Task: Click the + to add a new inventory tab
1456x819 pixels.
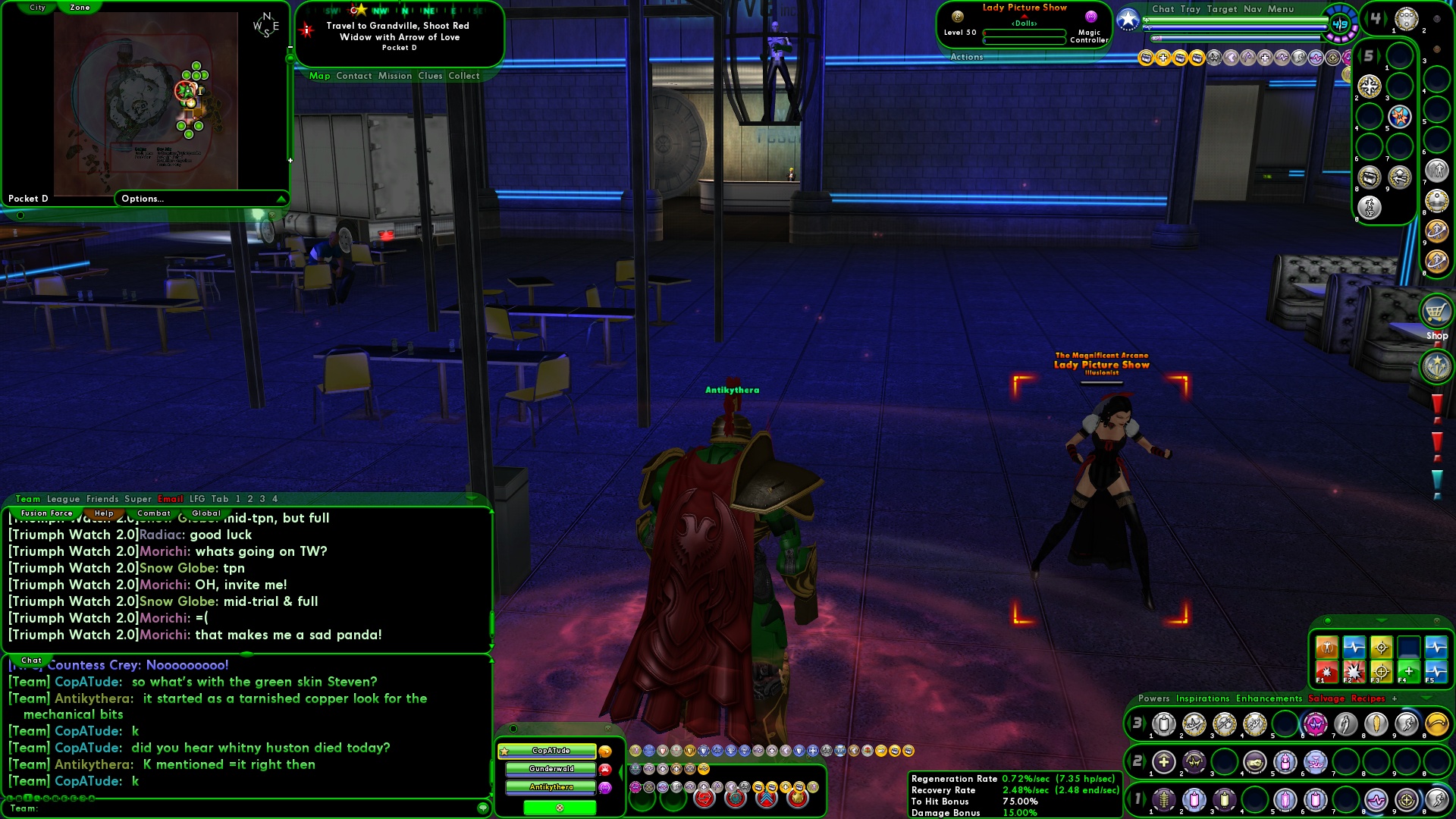Action: [x=1394, y=698]
